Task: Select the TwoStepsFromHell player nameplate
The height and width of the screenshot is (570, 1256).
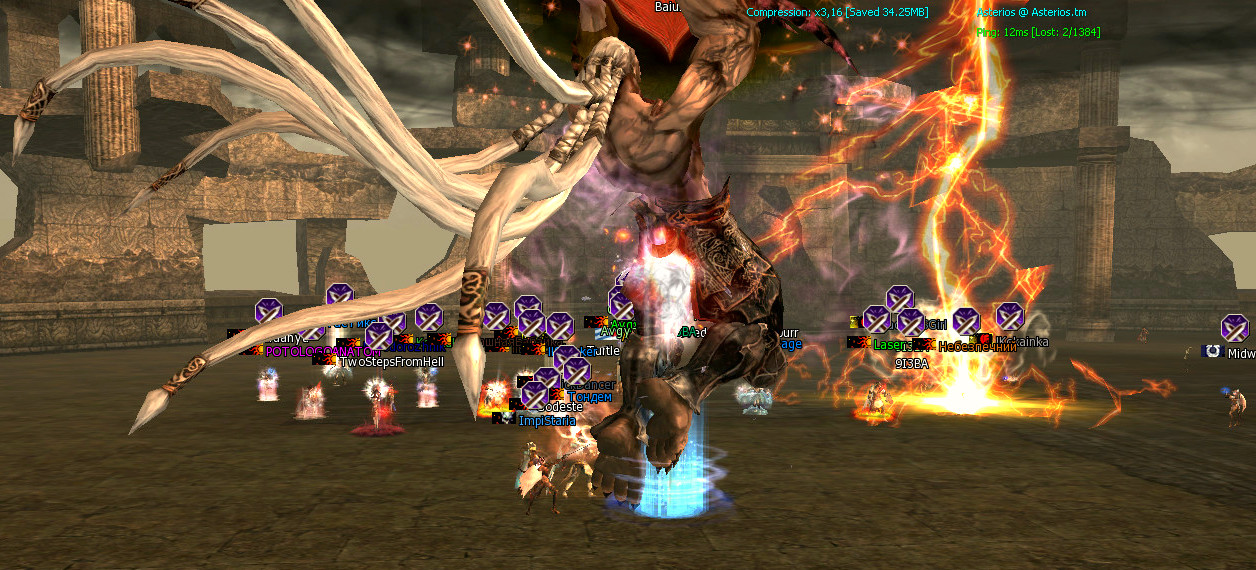Action: 391,362
